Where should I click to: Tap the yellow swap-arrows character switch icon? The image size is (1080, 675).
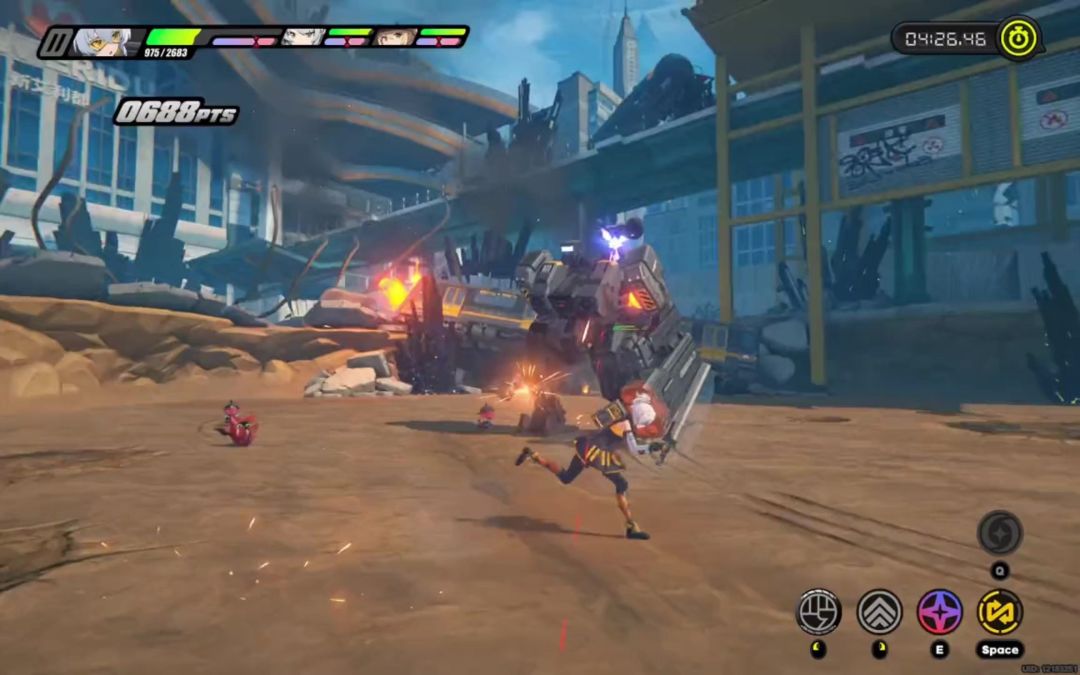(x=999, y=611)
